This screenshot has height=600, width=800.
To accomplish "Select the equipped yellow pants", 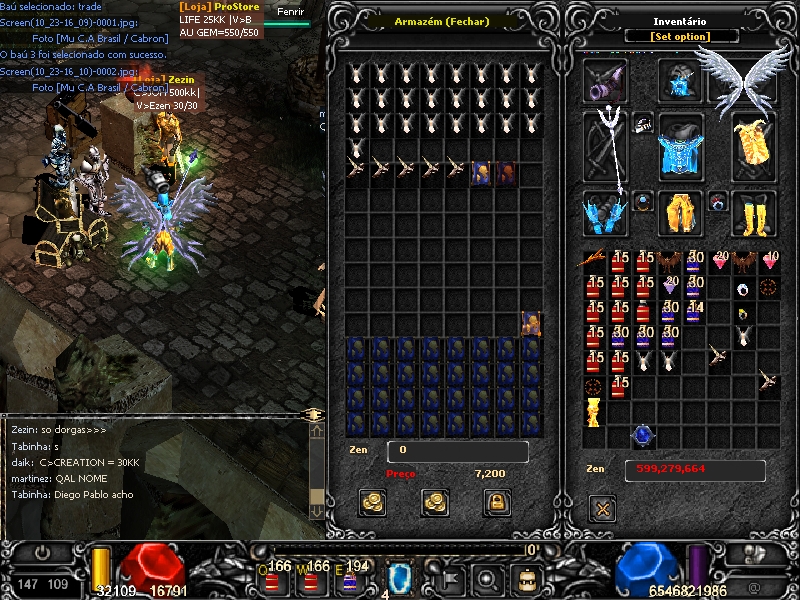I will coord(680,213).
